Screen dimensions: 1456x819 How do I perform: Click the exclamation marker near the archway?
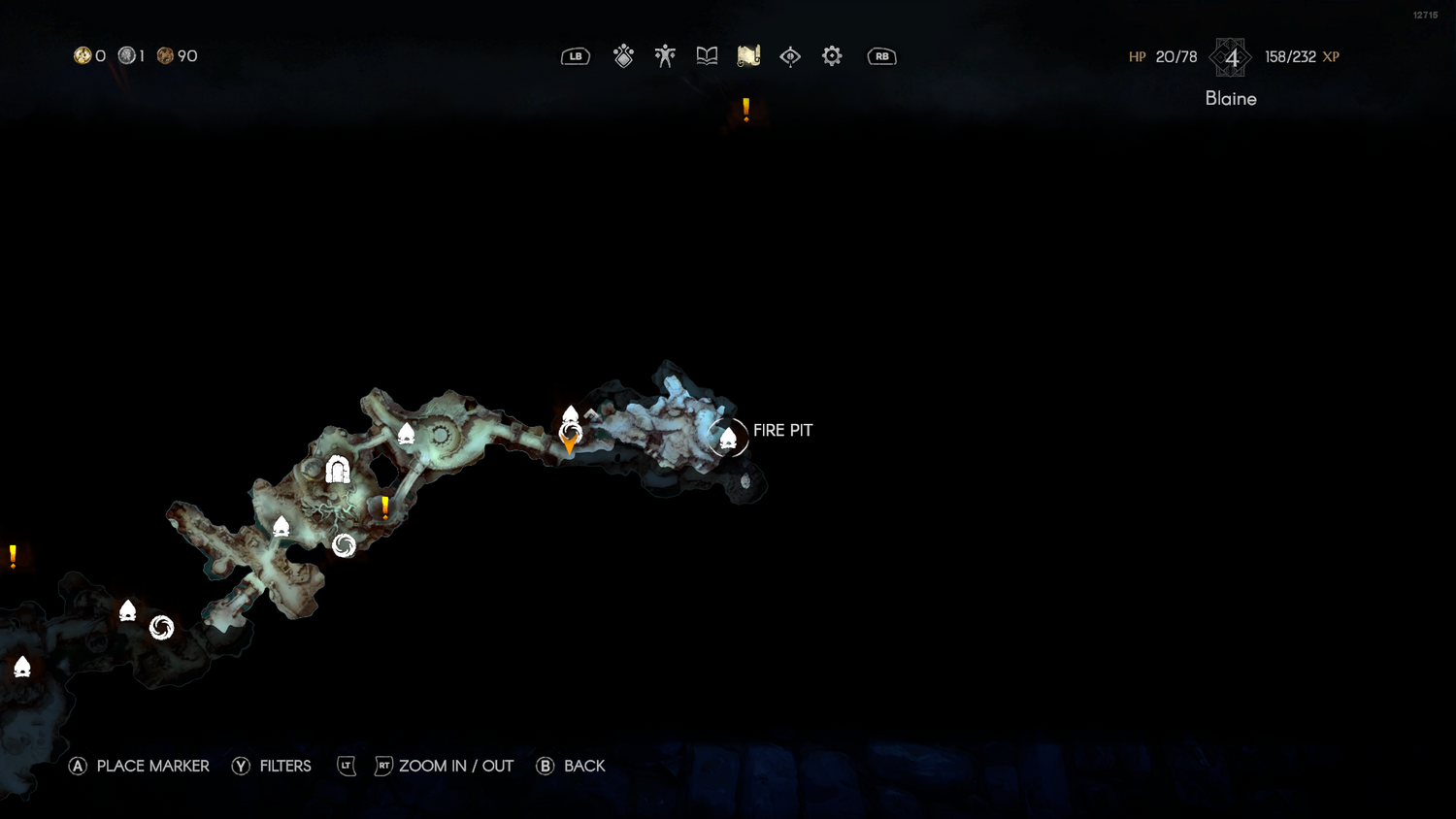385,507
